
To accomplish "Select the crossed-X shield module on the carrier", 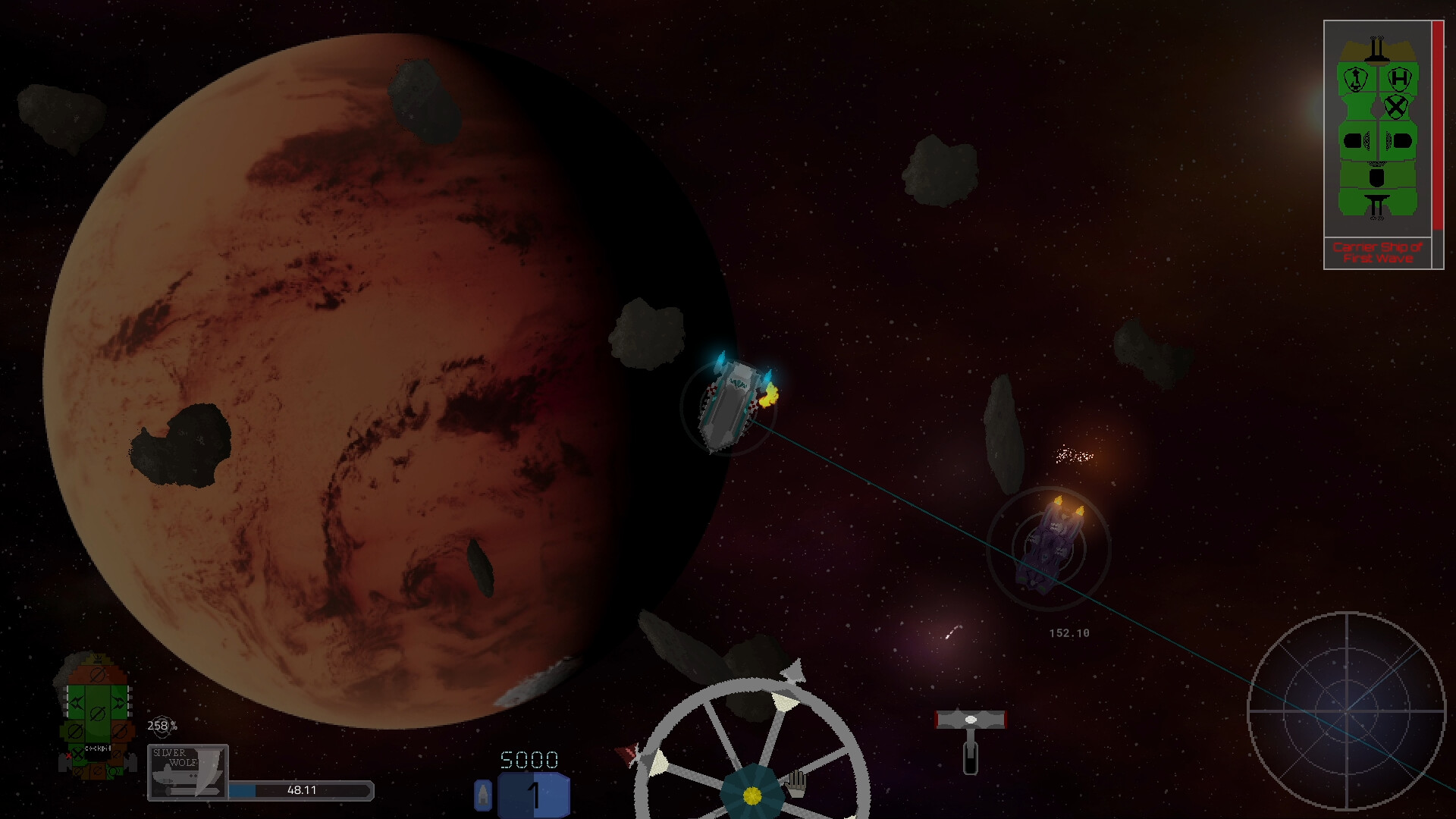I will [1396, 107].
